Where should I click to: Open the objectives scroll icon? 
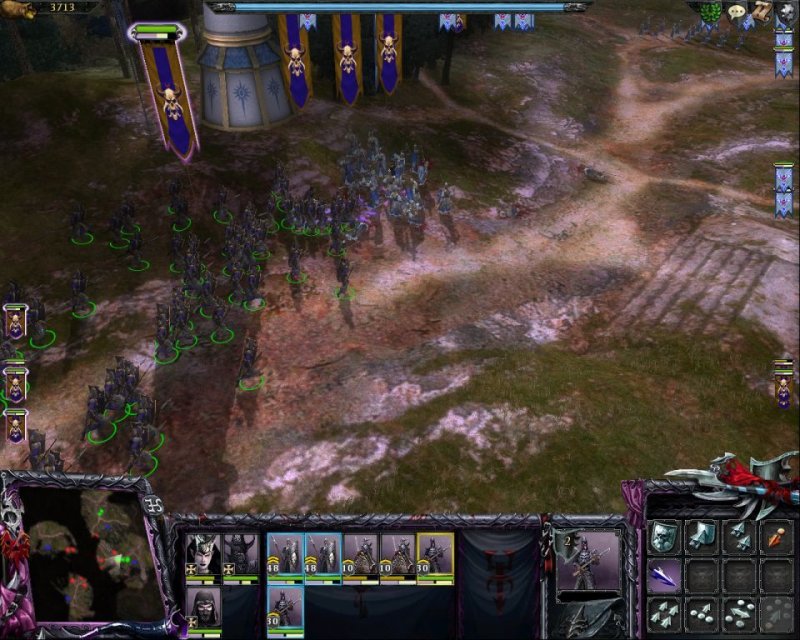coord(761,11)
